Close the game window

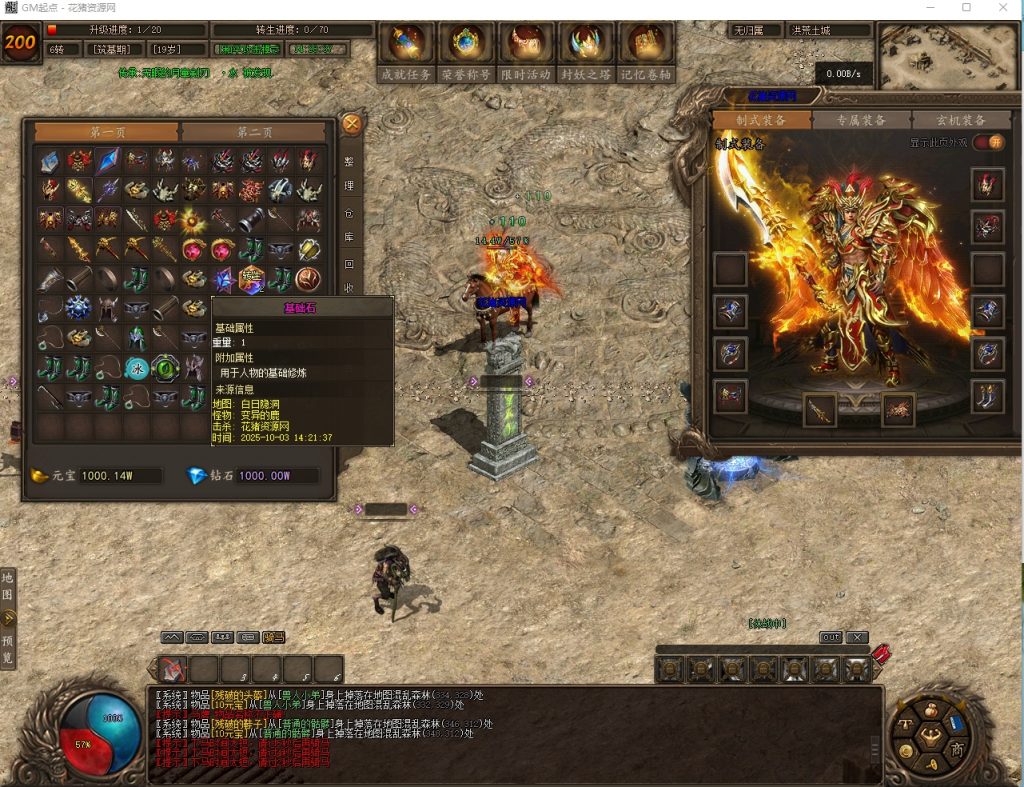[1004, 8]
